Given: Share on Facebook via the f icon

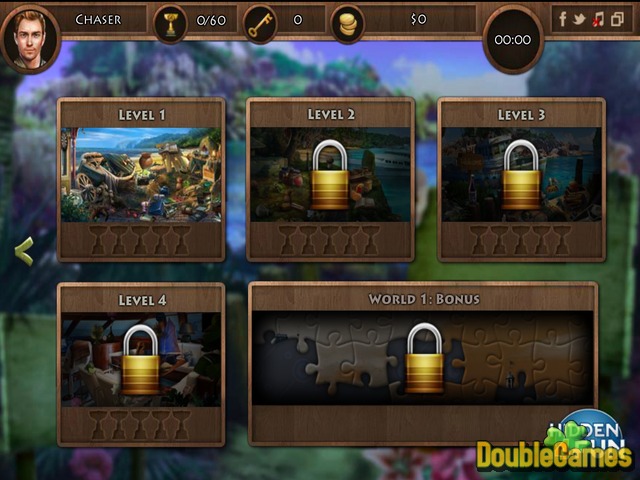Looking at the screenshot, I should [563, 18].
